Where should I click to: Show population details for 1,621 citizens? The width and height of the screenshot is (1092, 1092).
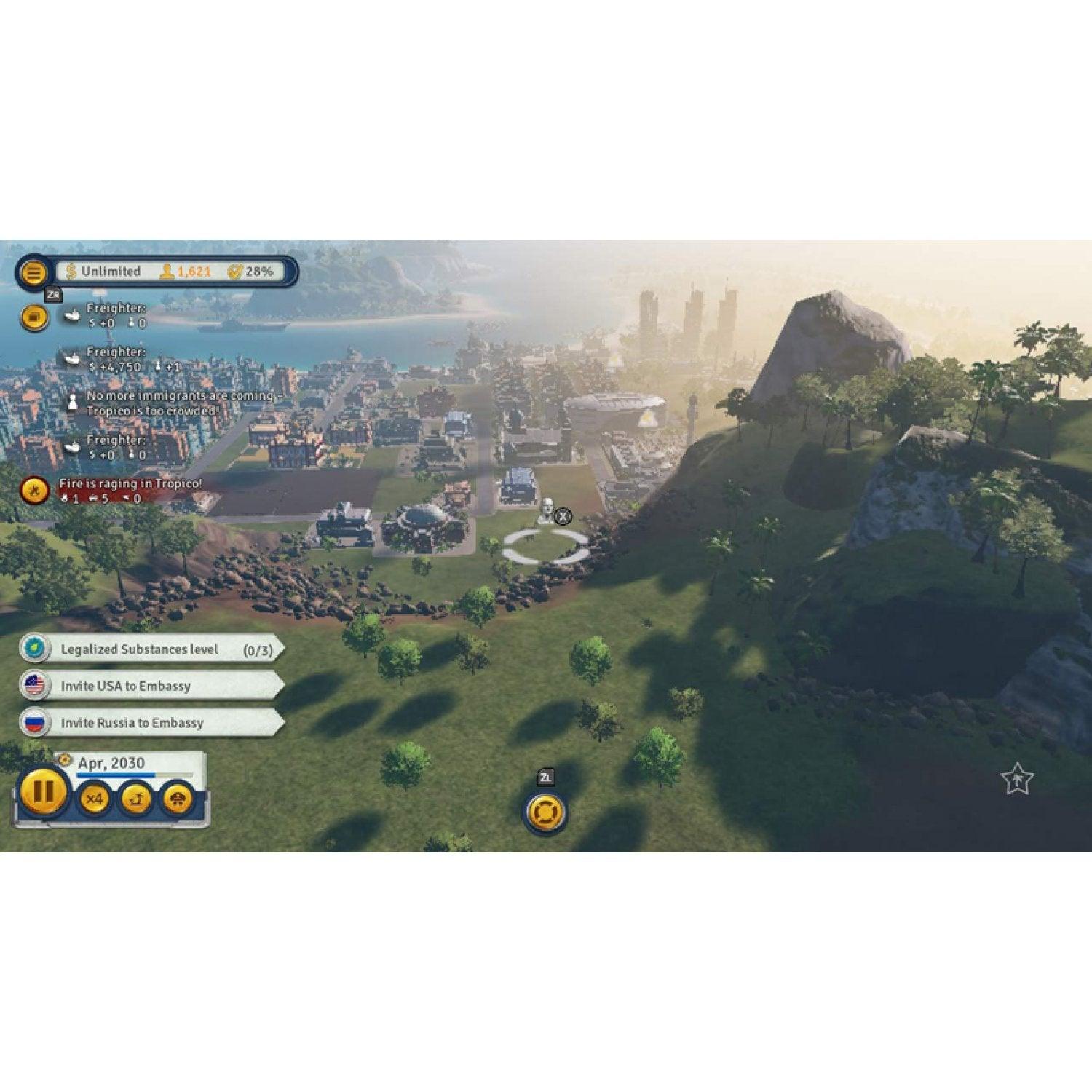click(186, 272)
